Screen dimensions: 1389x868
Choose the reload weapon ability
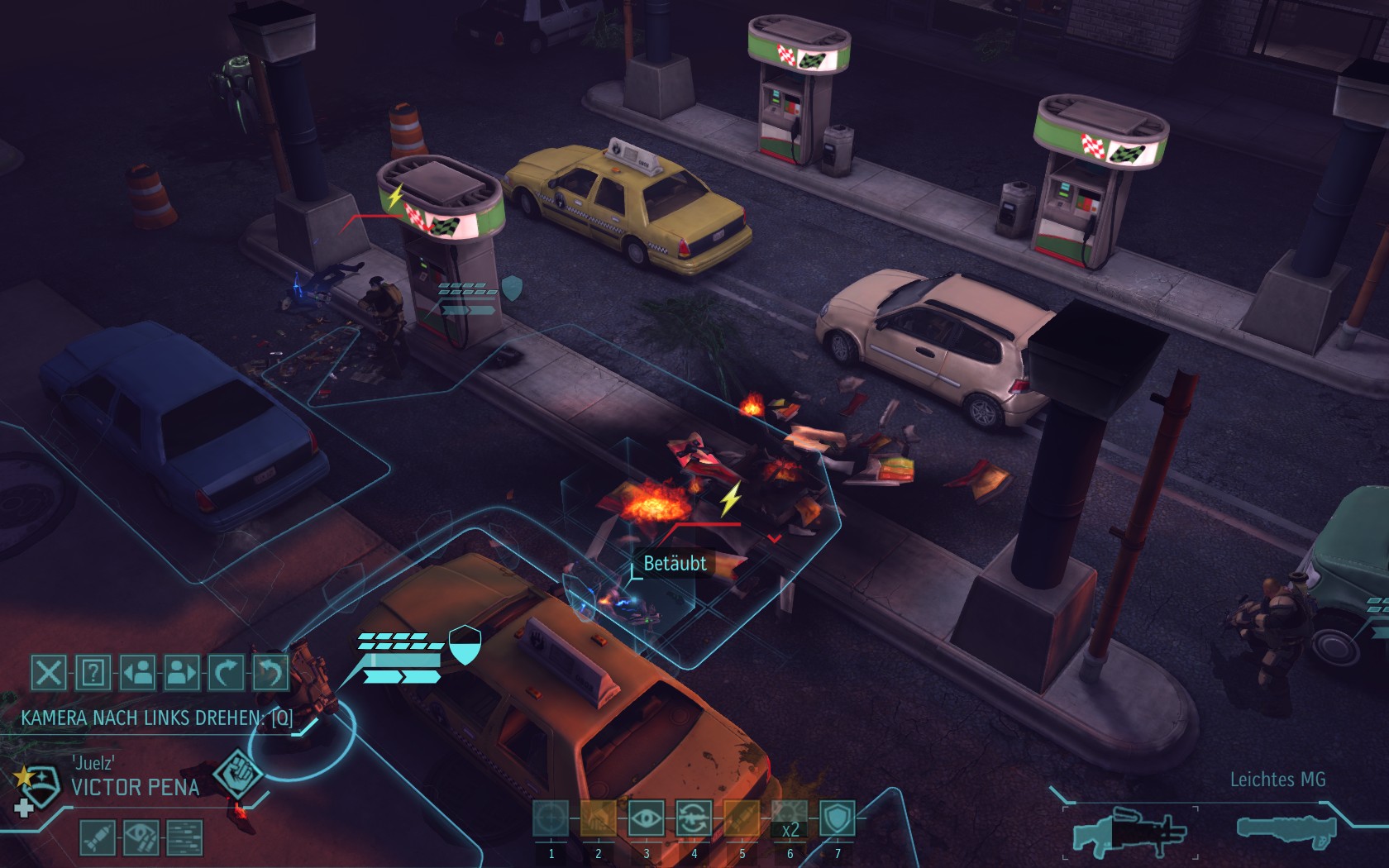click(x=694, y=819)
